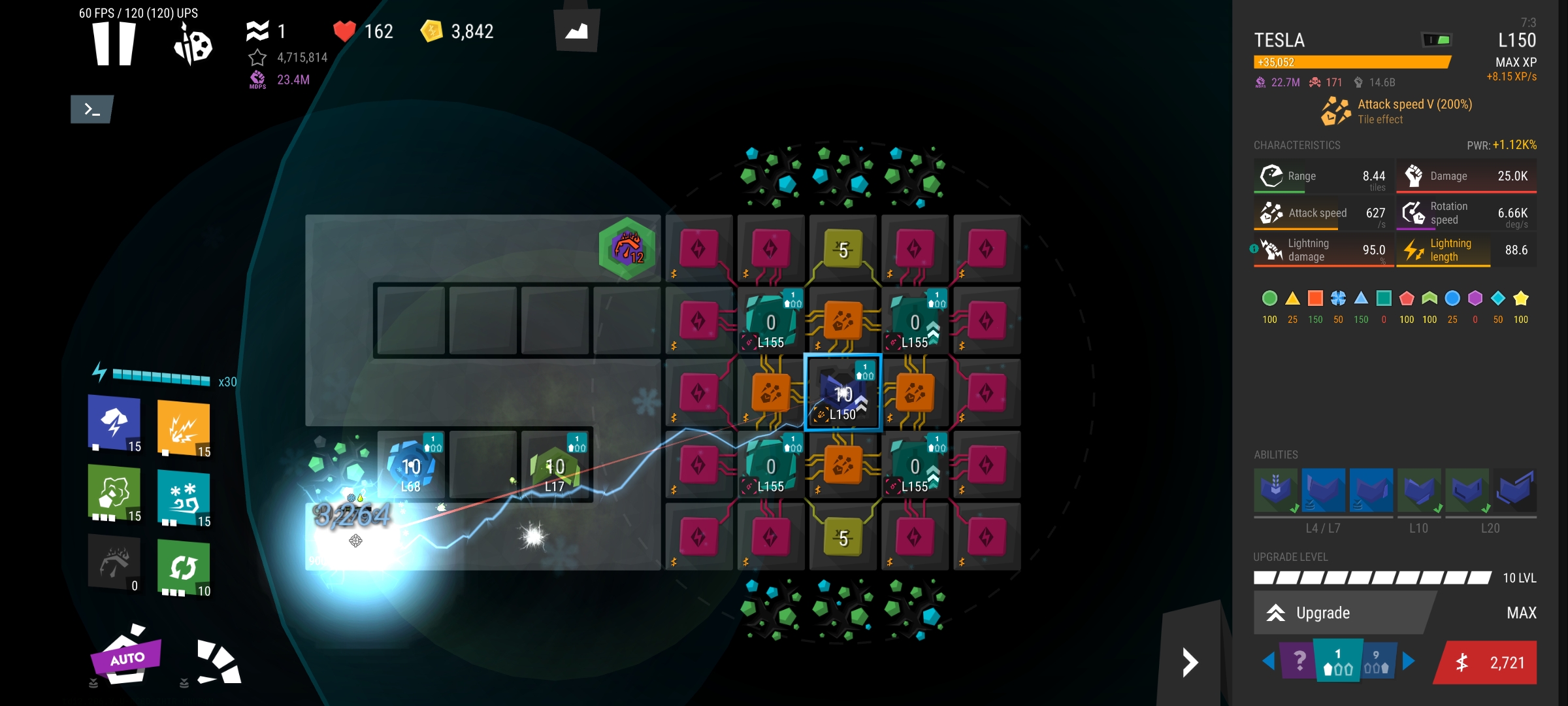Toggle the Tesla tower power switch
Viewport: 1568px width, 706px height.
pyautogui.click(x=1437, y=41)
